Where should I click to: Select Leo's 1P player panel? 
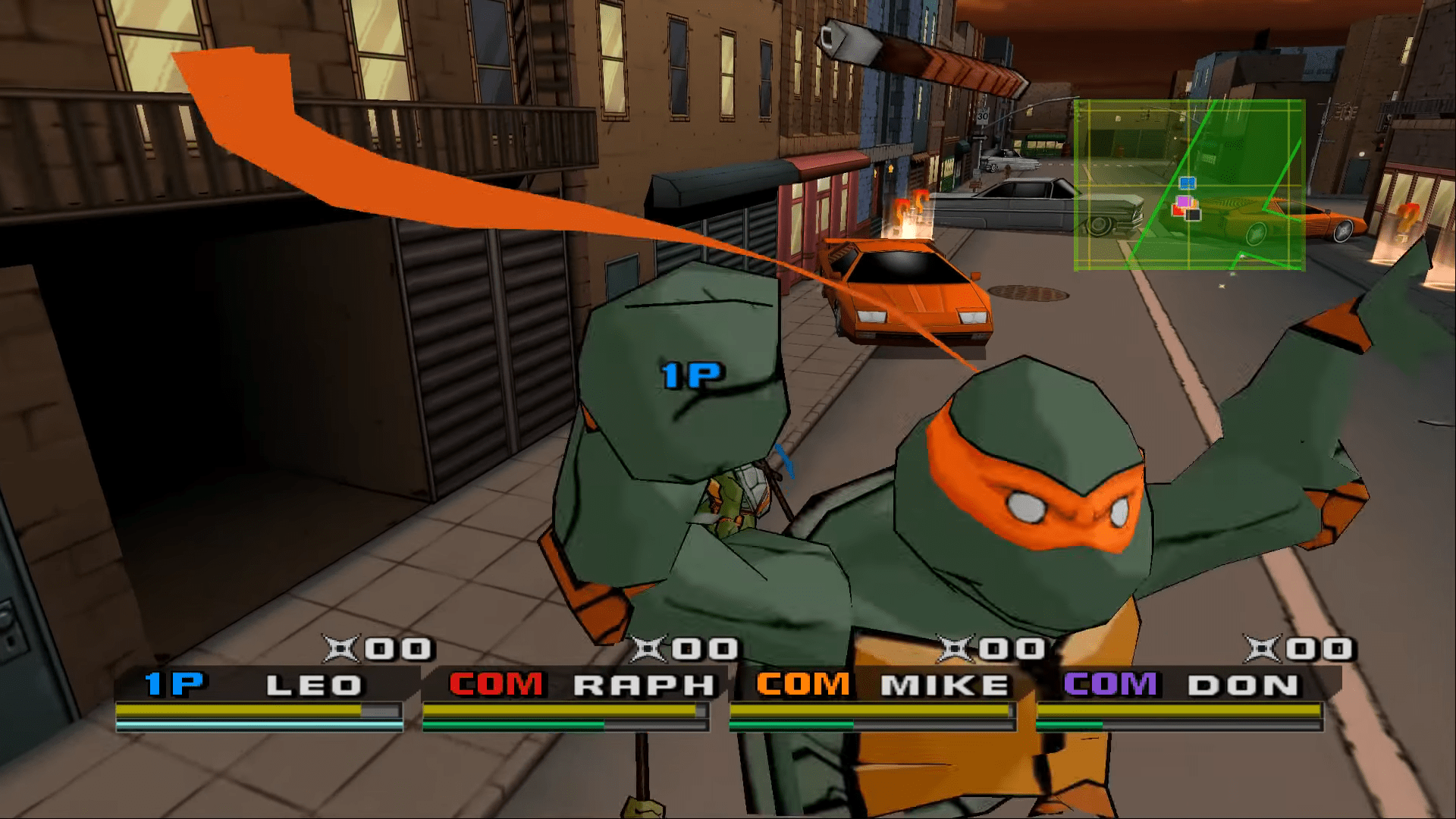pos(259,686)
